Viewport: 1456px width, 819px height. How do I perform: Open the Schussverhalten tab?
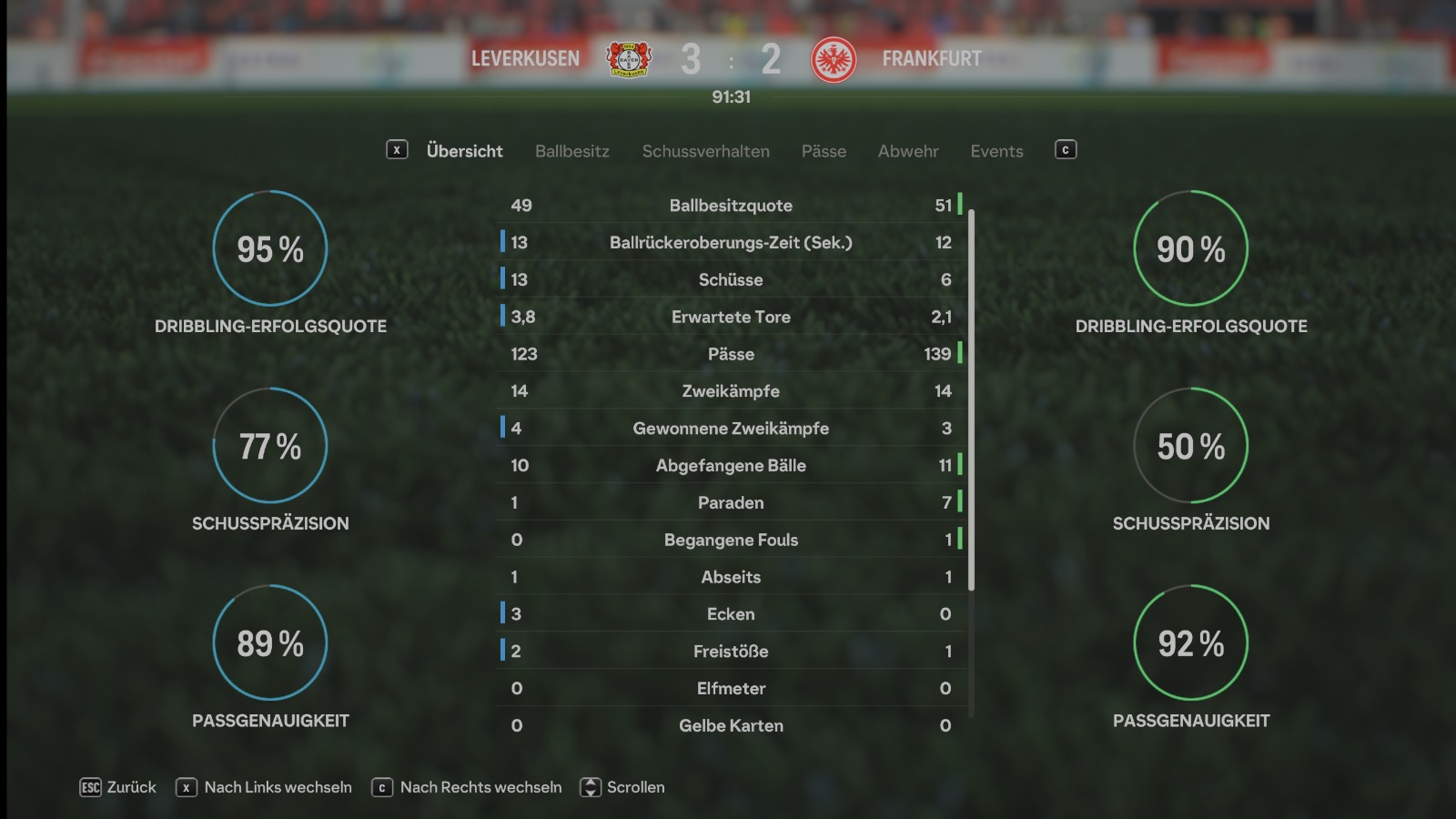point(705,151)
